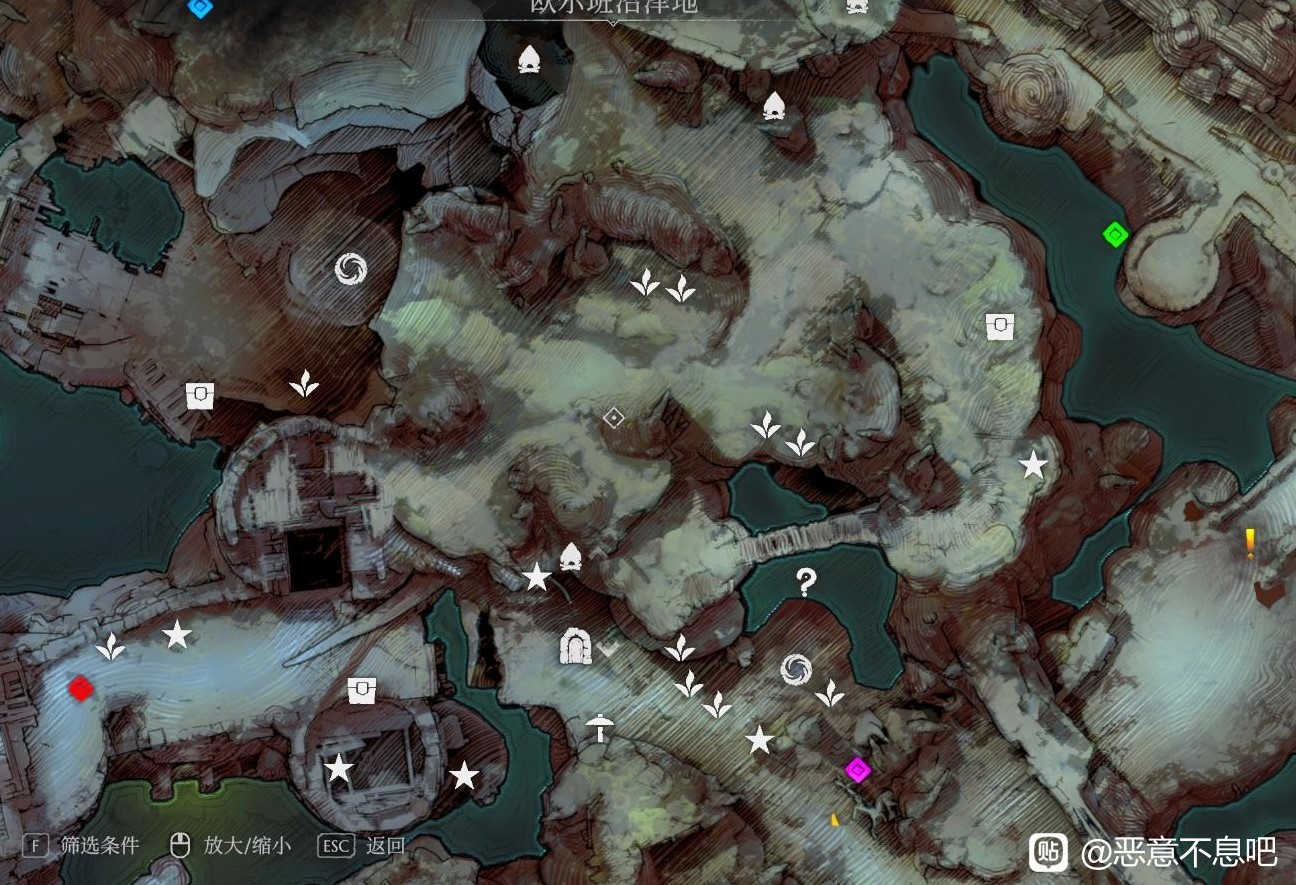Click the red diamond map marker
This screenshot has height=885, width=1296.
[81, 688]
